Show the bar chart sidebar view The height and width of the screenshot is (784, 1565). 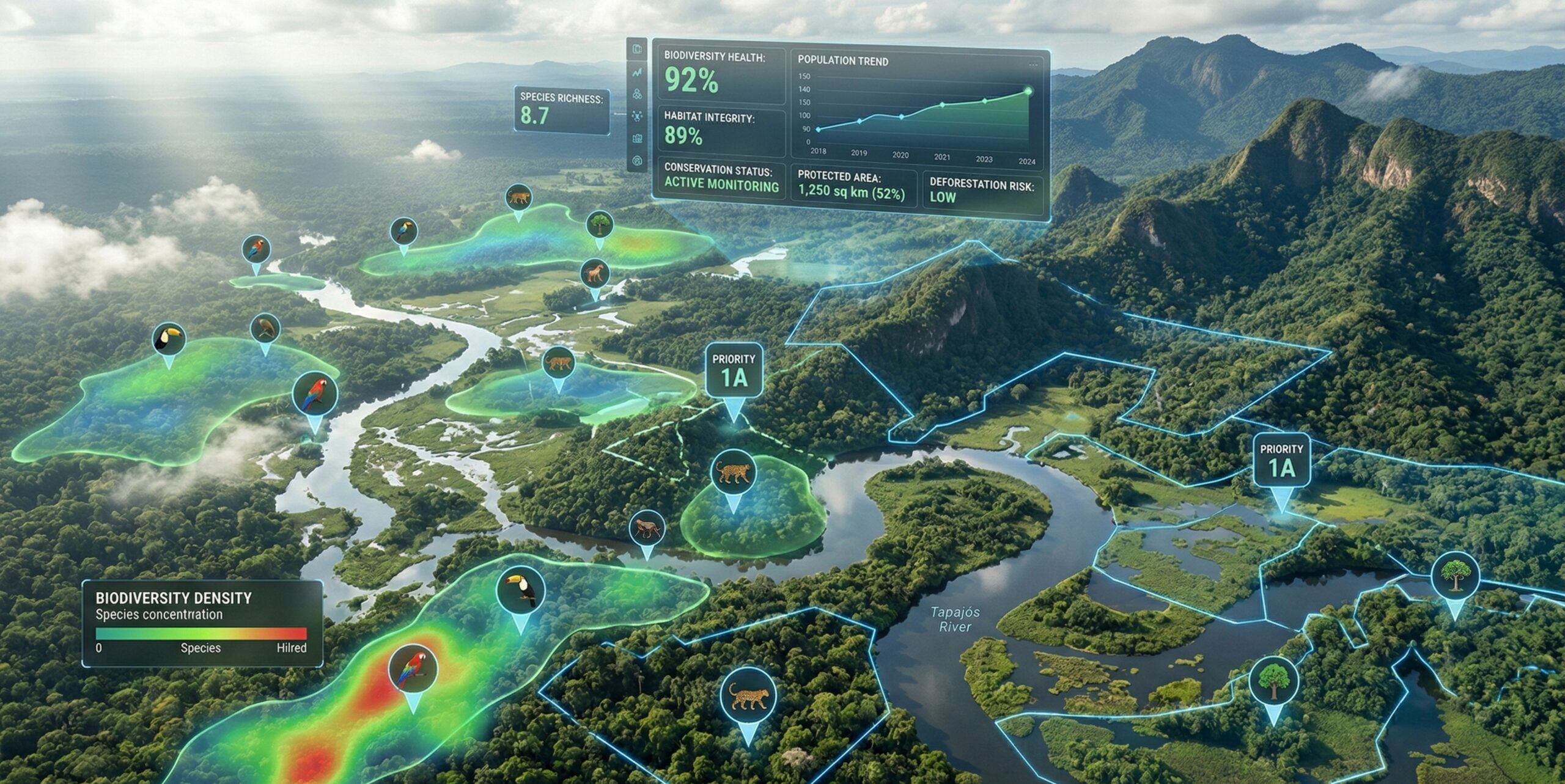(637, 139)
